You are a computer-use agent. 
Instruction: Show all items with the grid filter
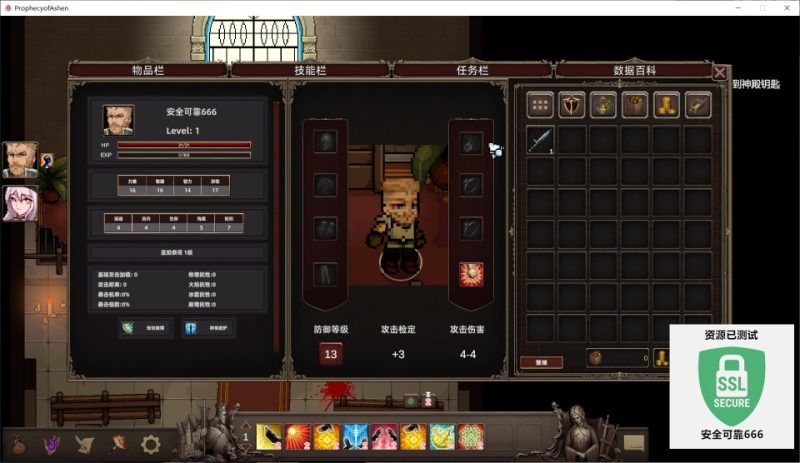click(541, 104)
